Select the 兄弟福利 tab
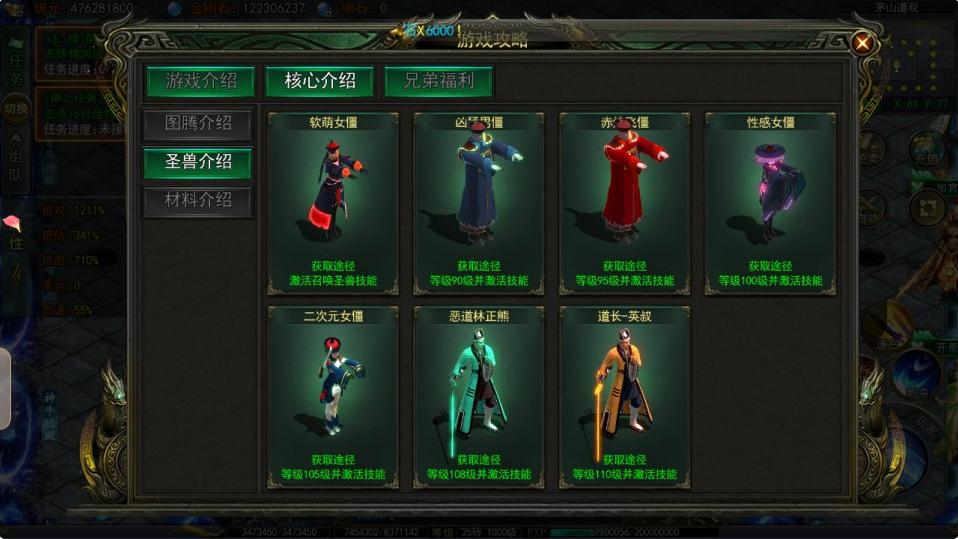 439,81
